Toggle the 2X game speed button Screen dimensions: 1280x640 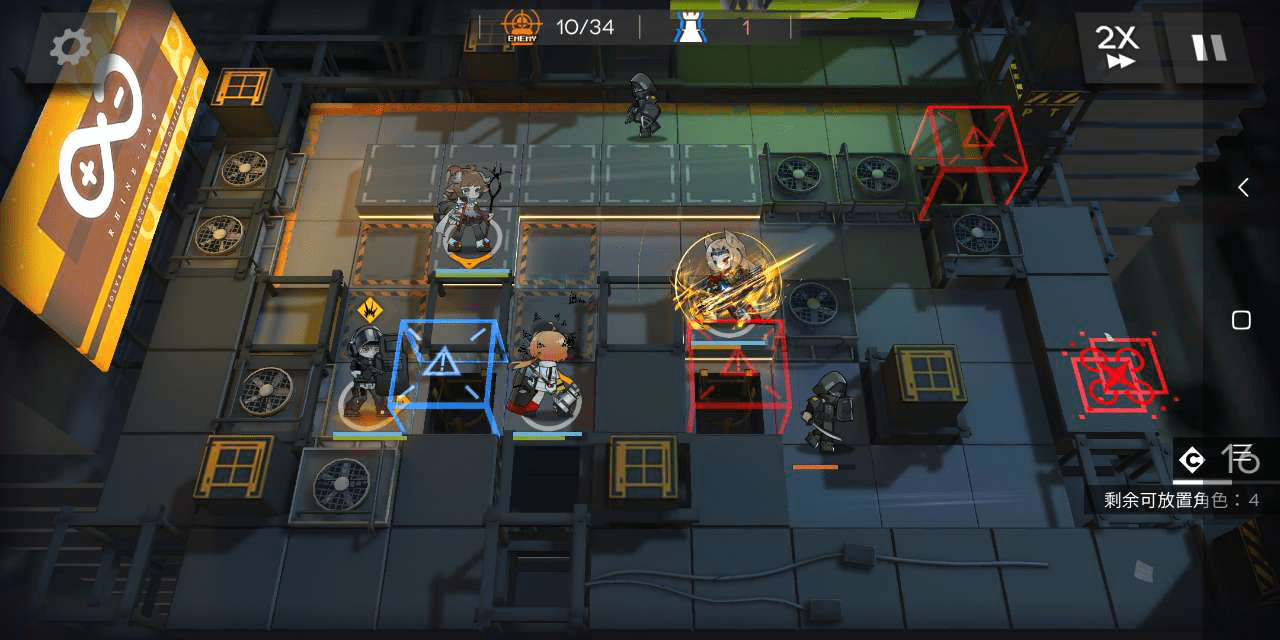coord(1118,47)
